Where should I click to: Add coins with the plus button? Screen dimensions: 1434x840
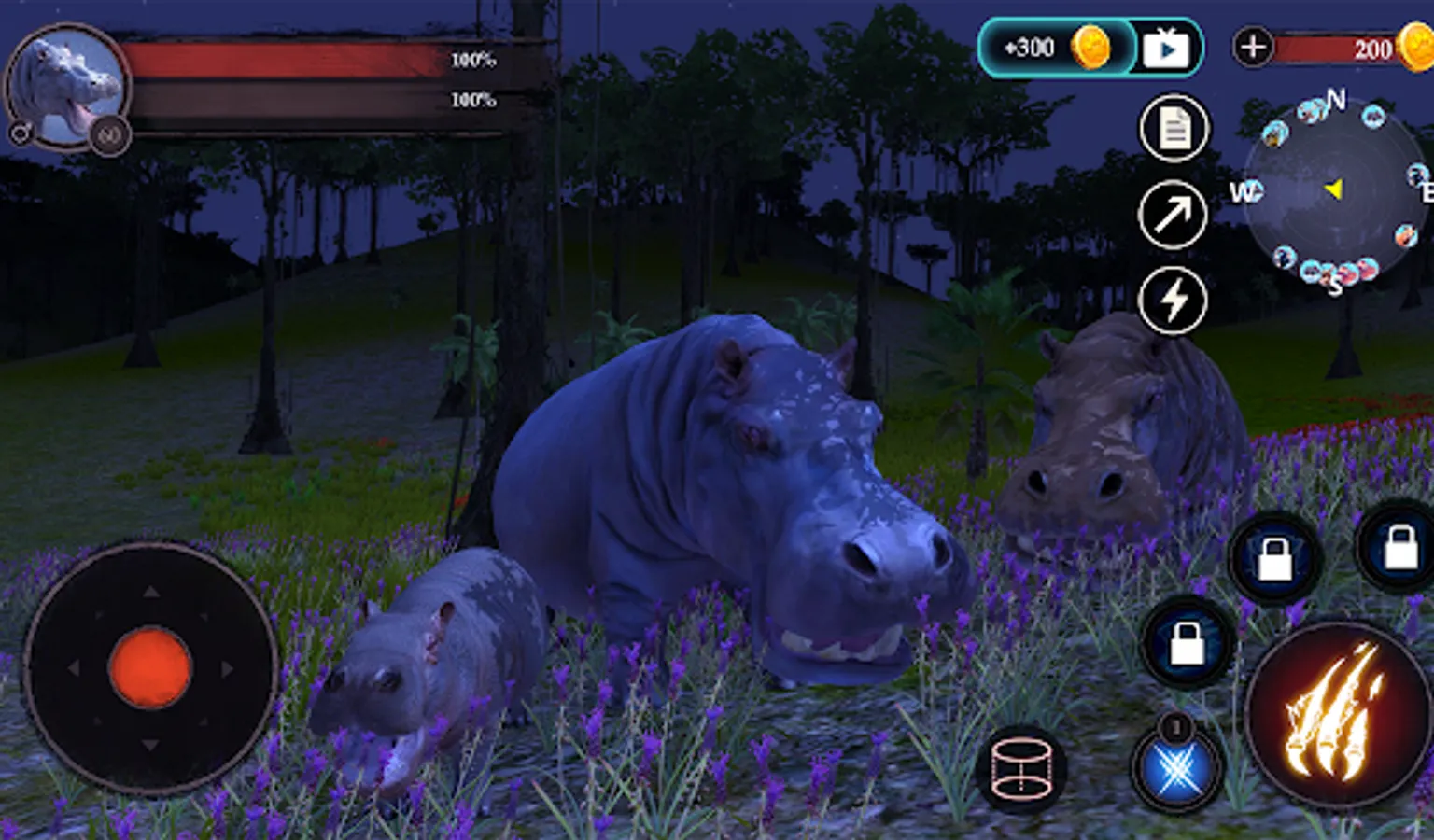[1253, 47]
